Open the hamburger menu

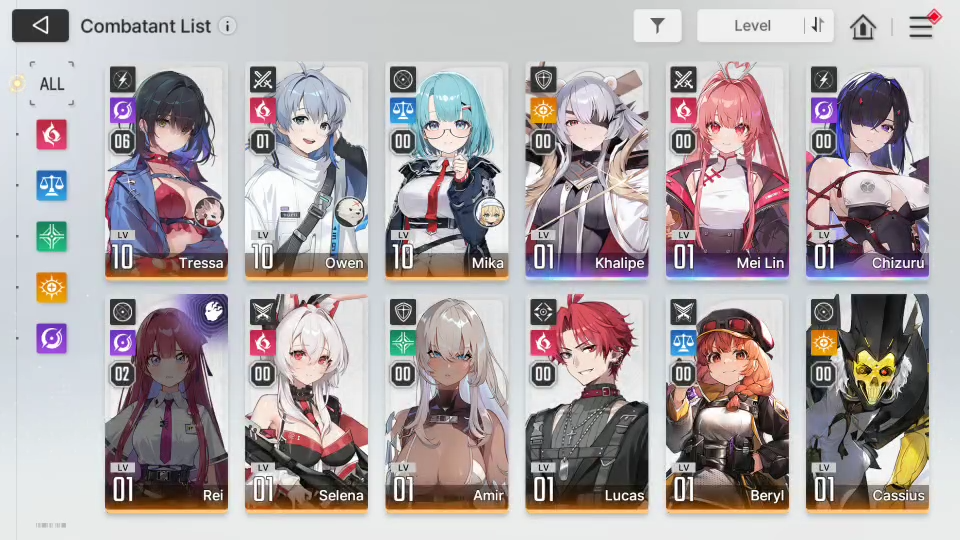pos(920,27)
